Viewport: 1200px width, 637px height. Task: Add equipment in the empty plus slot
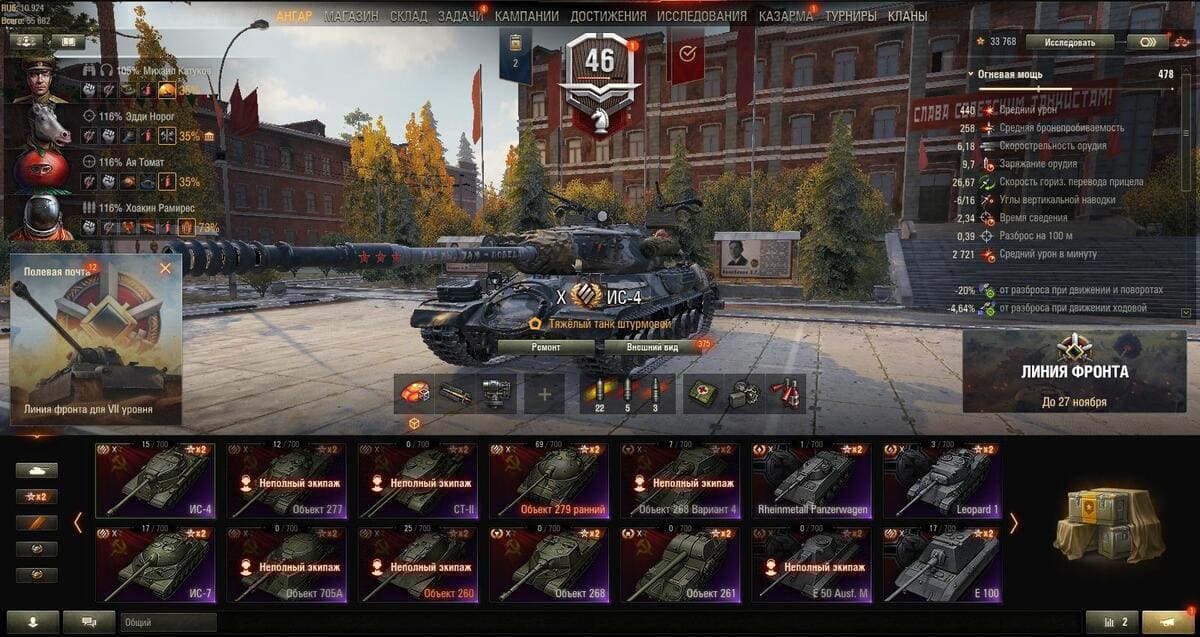click(544, 394)
